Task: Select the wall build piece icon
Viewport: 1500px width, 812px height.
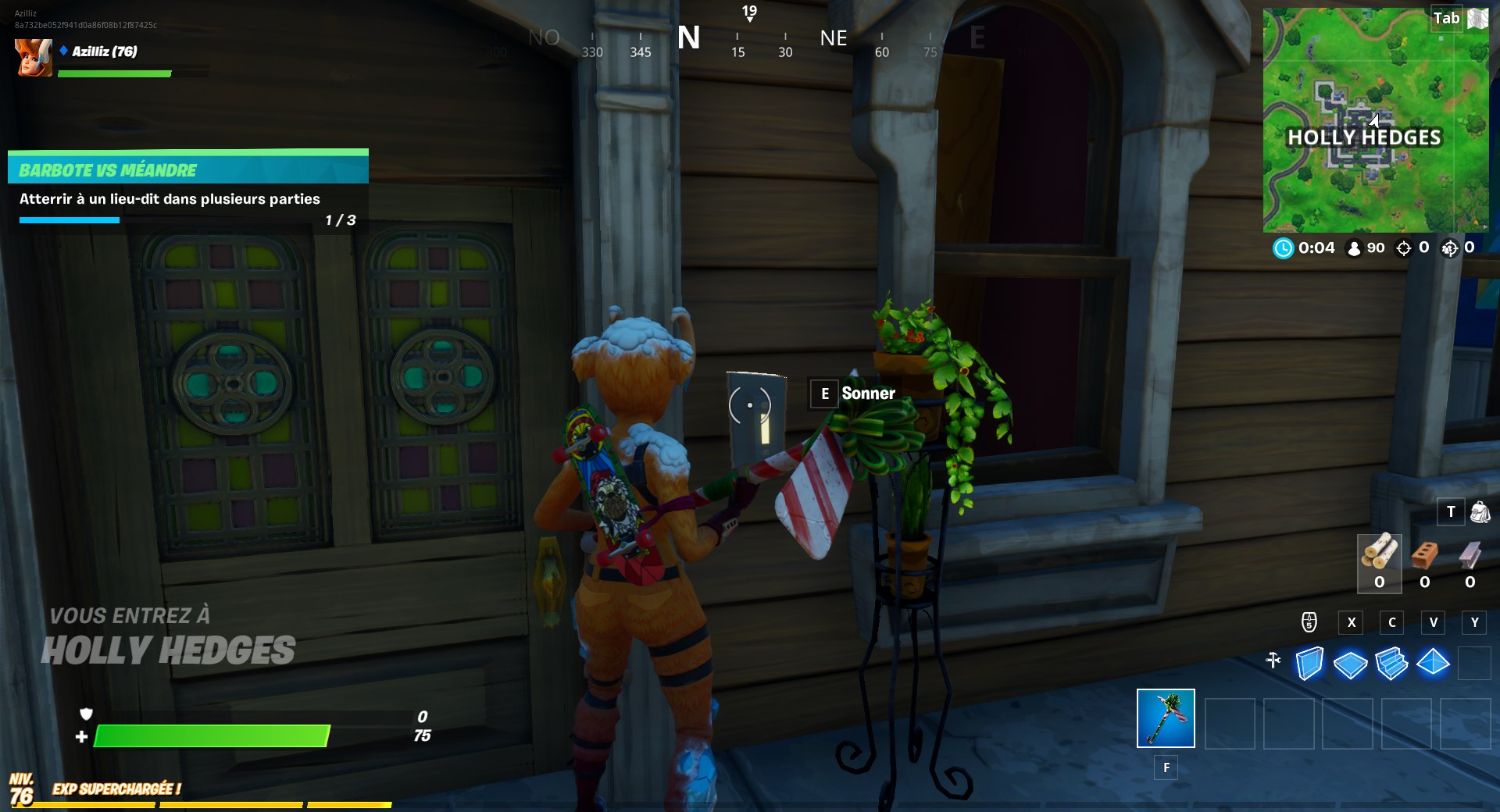Action: pyautogui.click(x=1312, y=662)
